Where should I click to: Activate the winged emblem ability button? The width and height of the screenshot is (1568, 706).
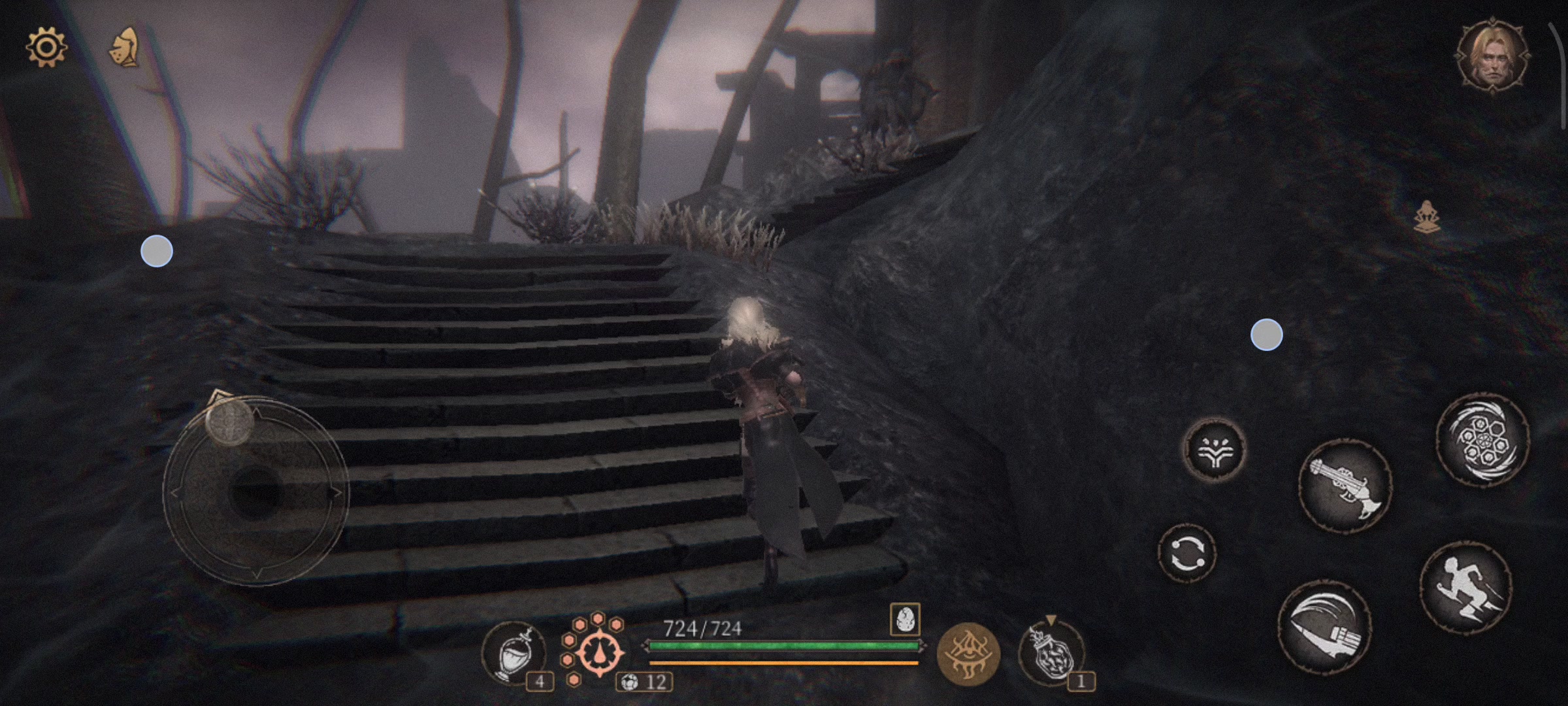click(1215, 450)
